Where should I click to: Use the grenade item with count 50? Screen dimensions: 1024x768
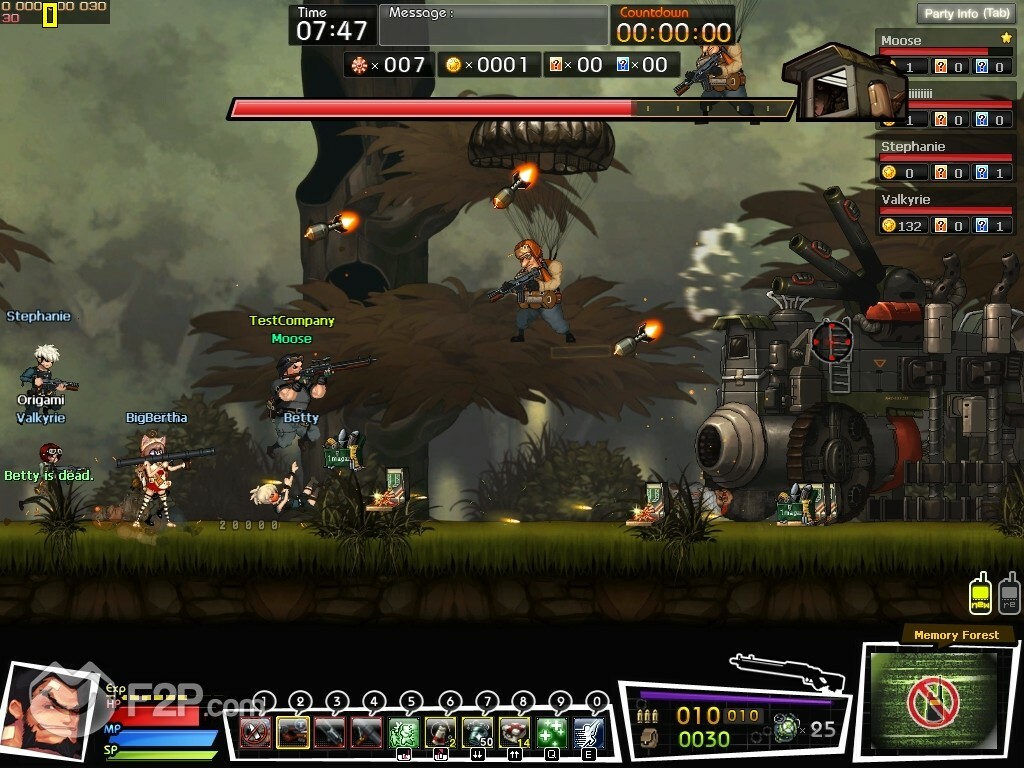[478, 732]
